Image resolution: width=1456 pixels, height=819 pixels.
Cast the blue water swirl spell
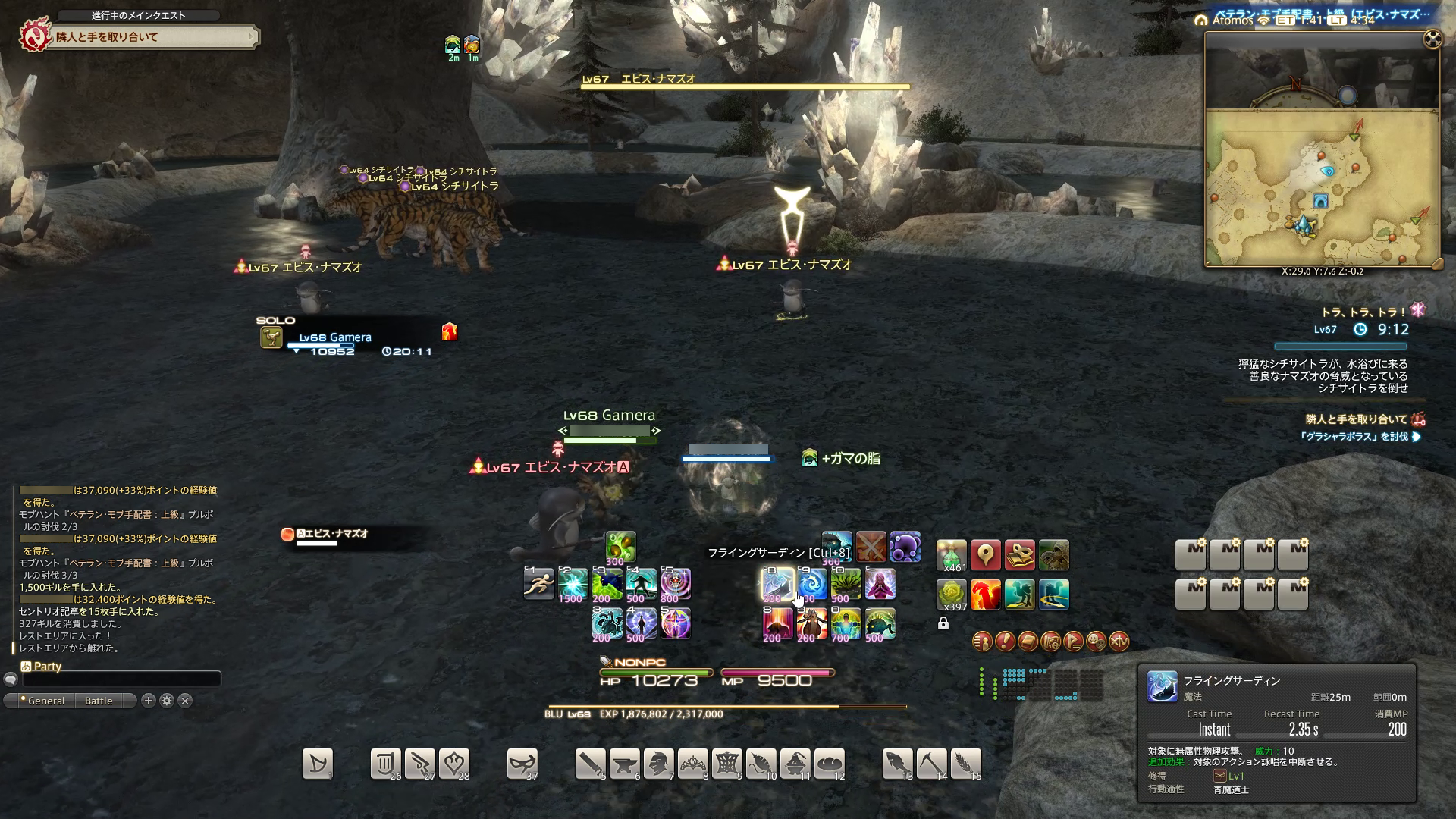[x=811, y=584]
